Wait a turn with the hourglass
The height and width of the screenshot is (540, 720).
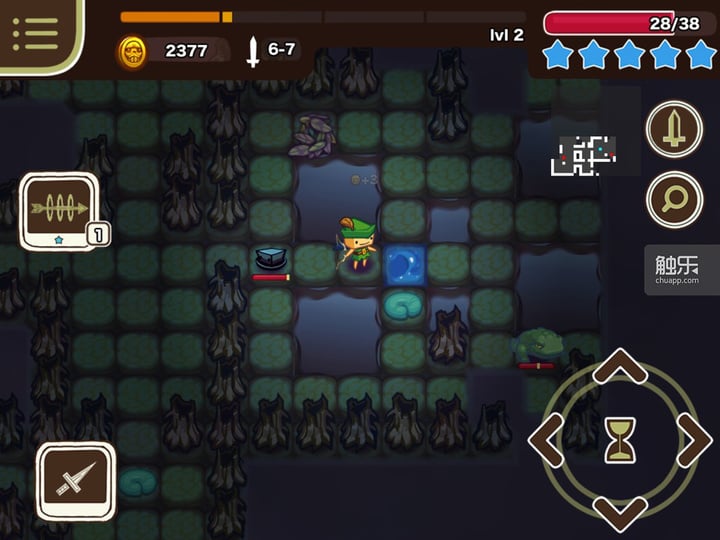(x=620, y=441)
